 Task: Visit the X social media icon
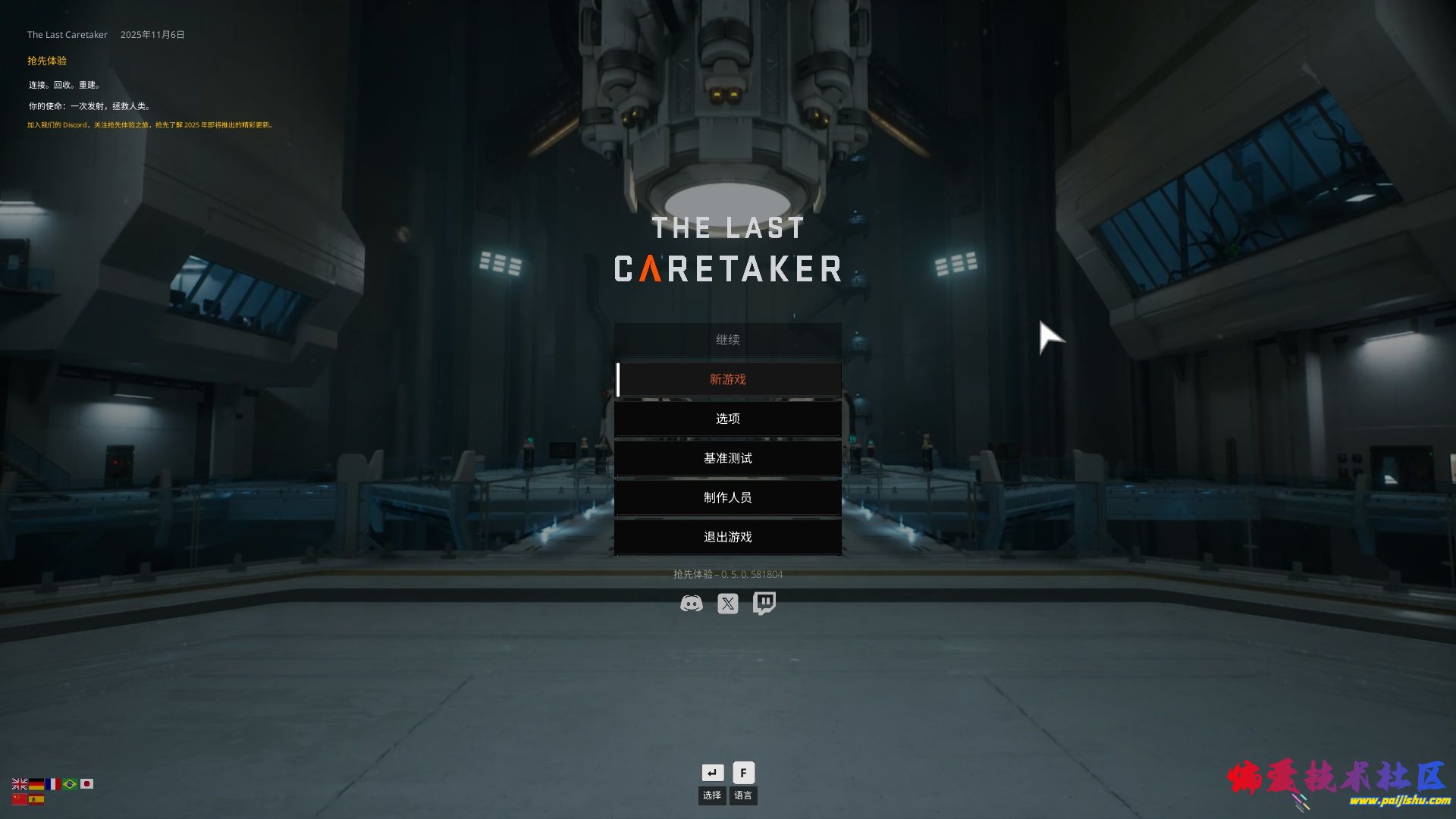point(728,604)
